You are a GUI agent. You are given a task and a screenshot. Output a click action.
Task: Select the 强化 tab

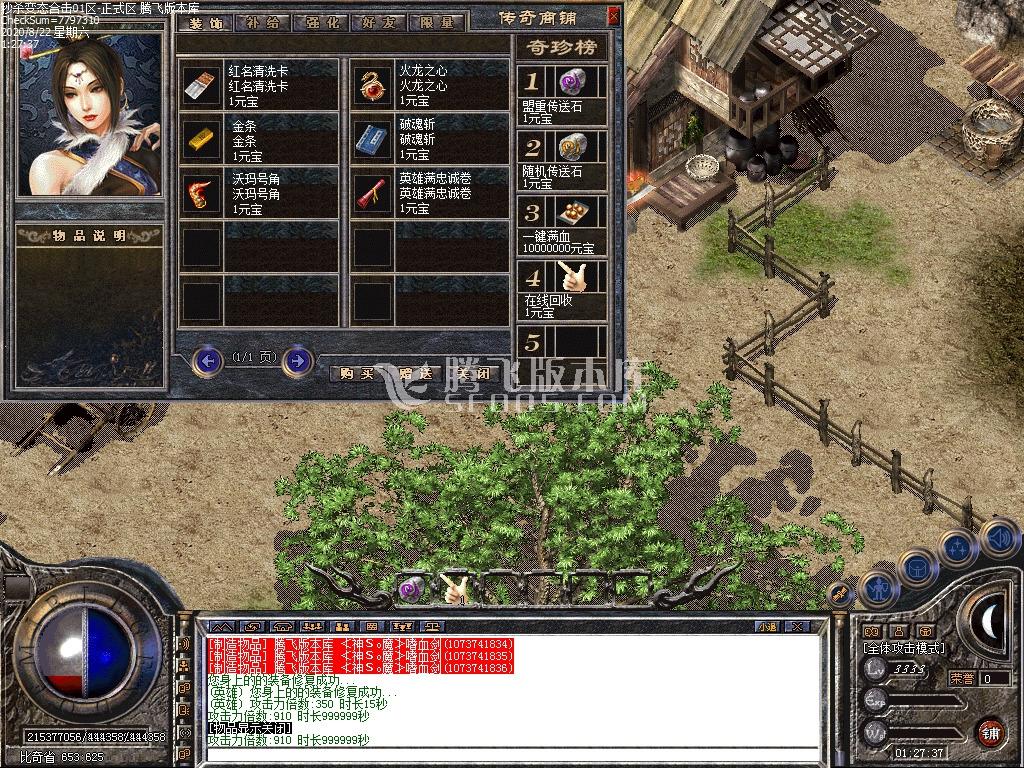click(x=323, y=22)
